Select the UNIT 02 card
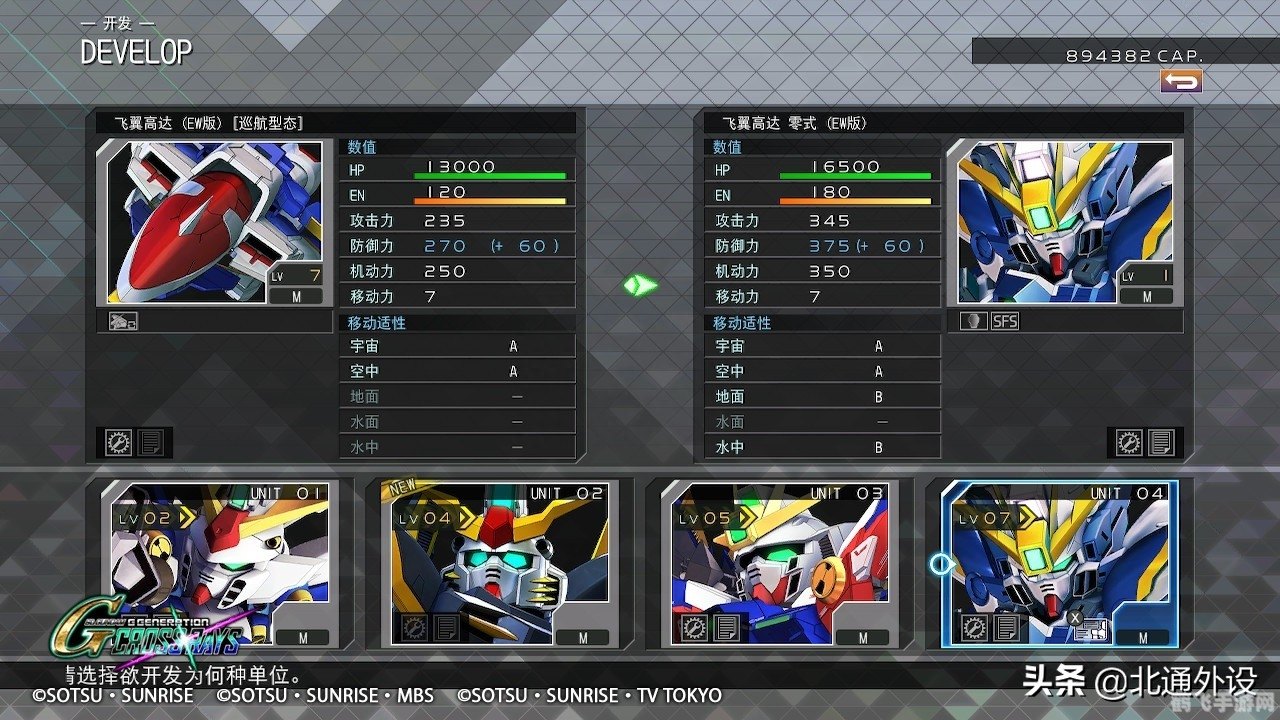This screenshot has width=1280, height=720. click(x=497, y=567)
